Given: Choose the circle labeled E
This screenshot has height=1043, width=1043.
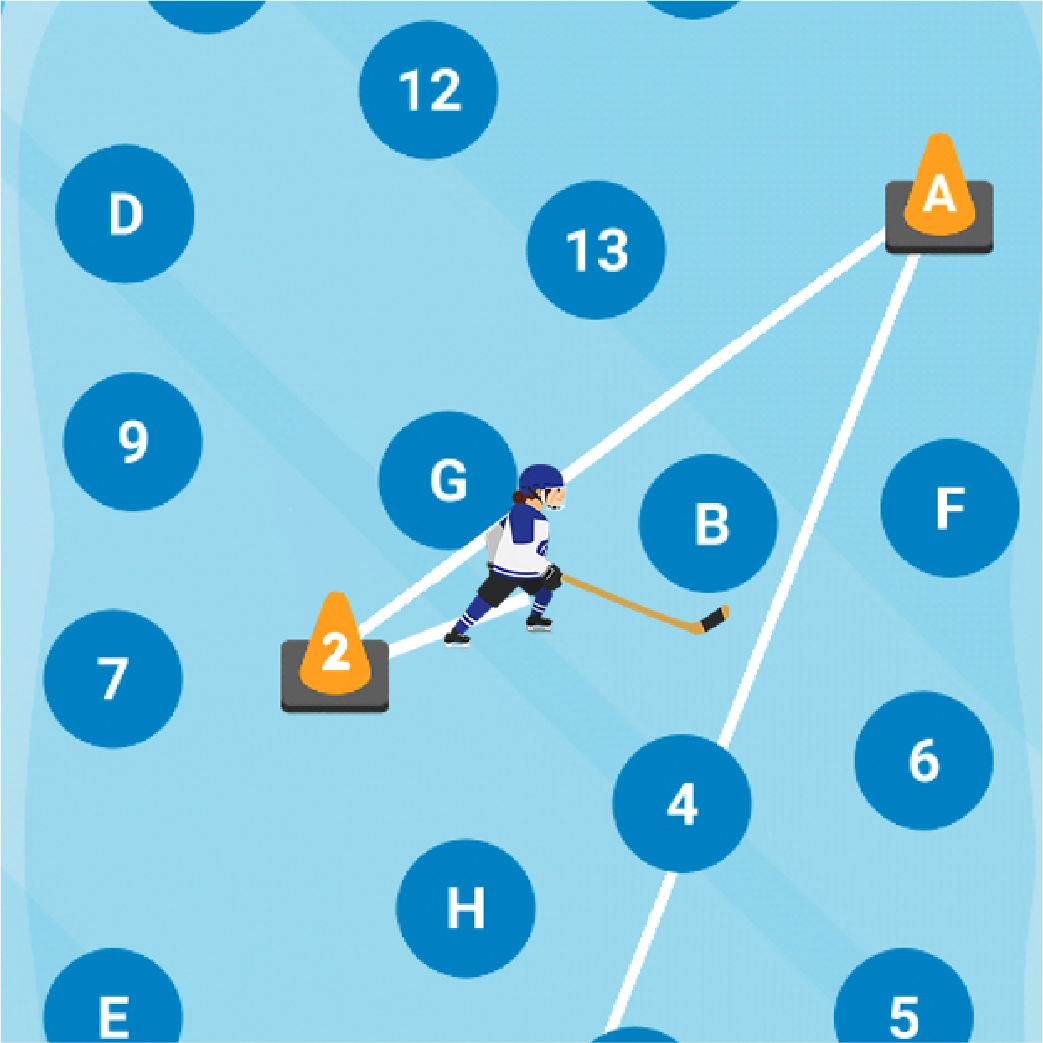Looking at the screenshot, I should coord(113,1012).
